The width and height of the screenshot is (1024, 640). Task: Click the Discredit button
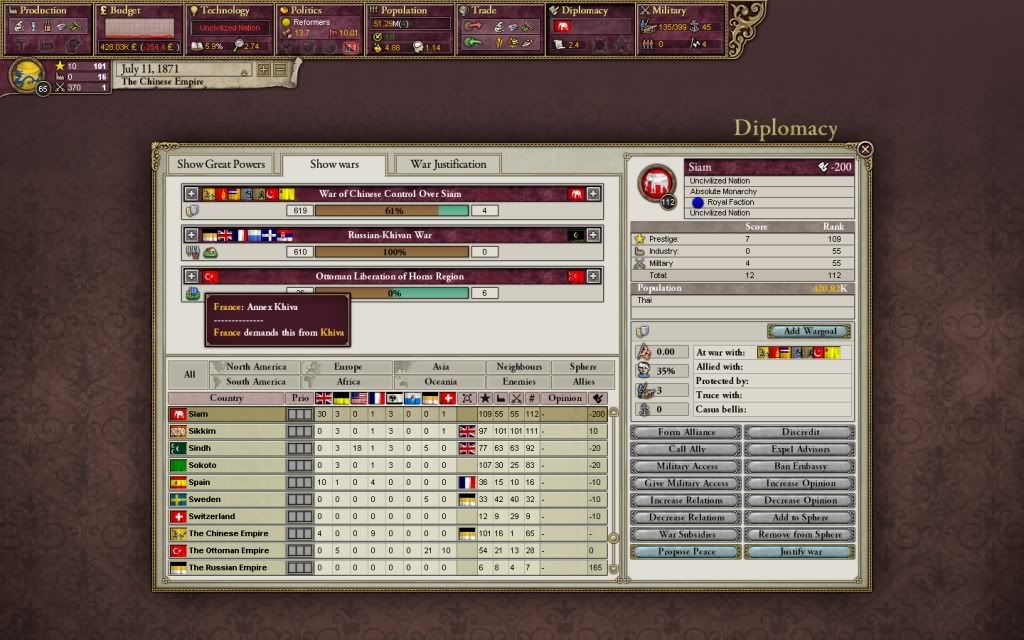pyautogui.click(x=800, y=432)
